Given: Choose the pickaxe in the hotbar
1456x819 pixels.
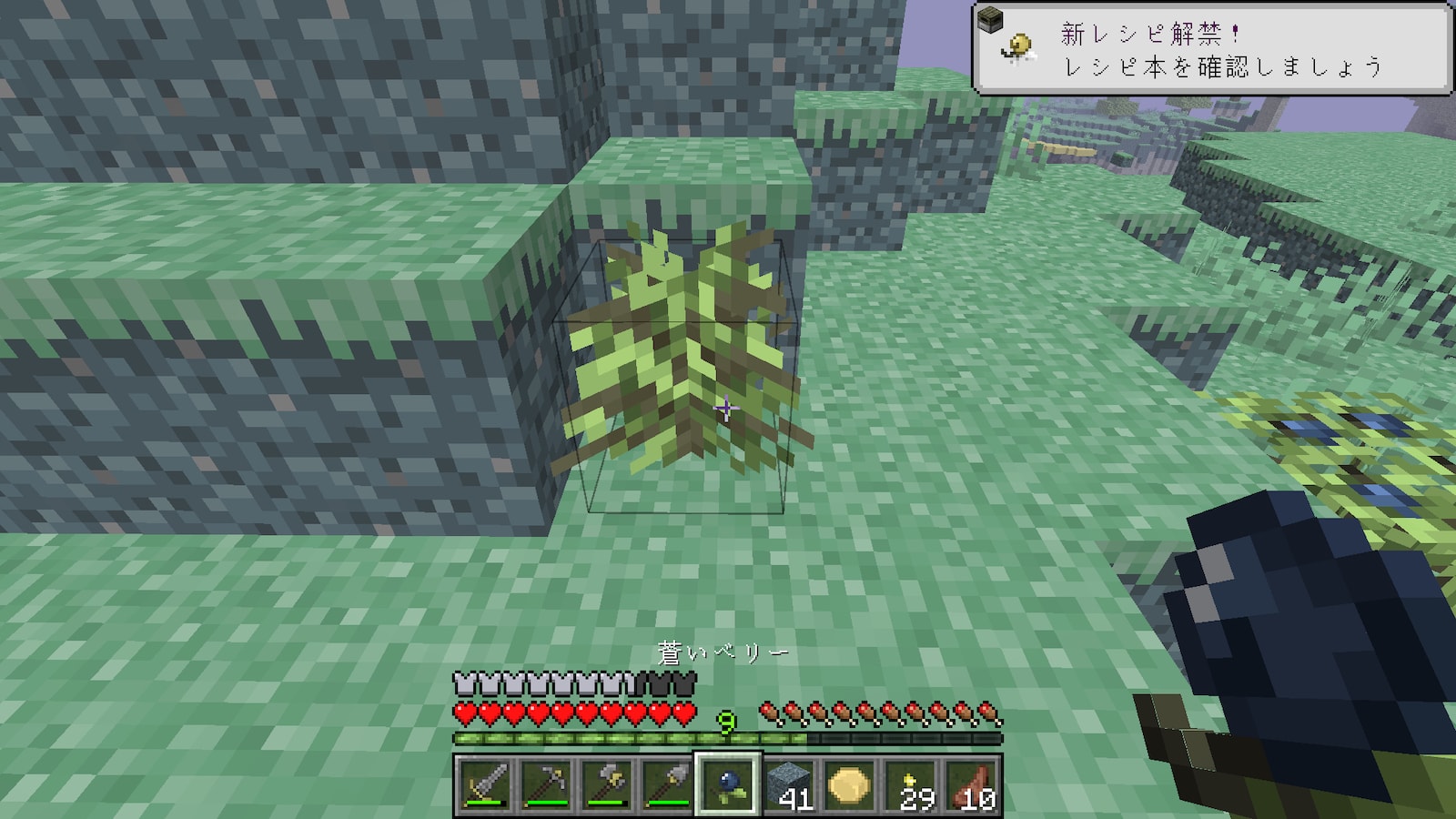Looking at the screenshot, I should click(545, 785).
